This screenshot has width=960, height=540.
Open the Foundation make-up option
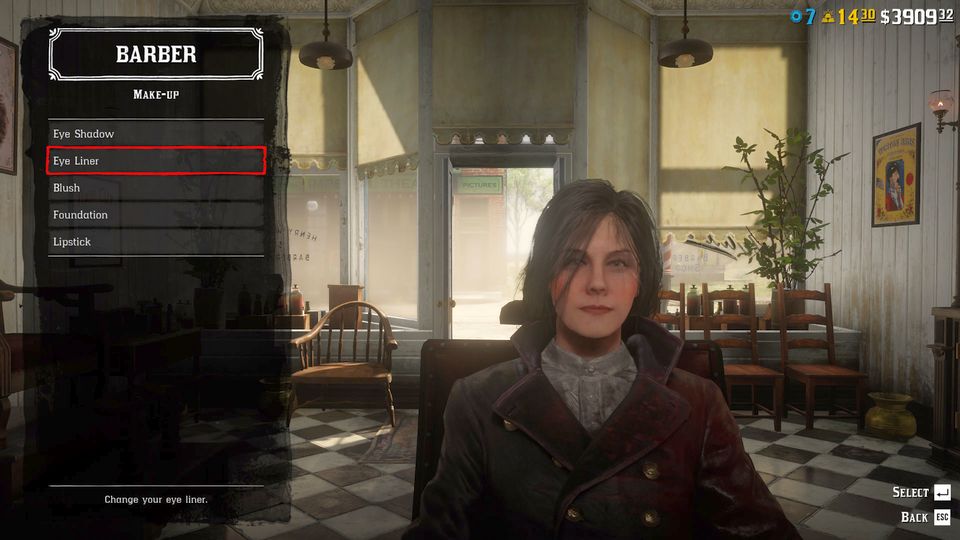point(157,215)
